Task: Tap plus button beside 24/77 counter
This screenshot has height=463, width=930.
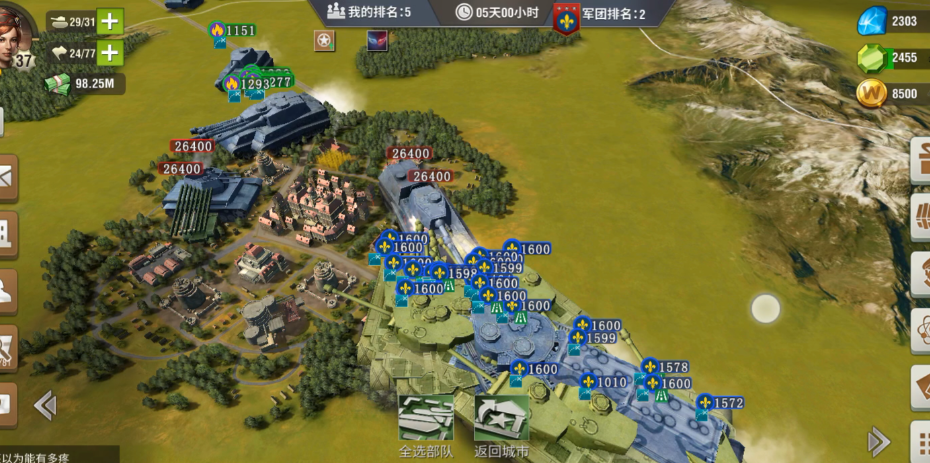Action: pyautogui.click(x=110, y=53)
